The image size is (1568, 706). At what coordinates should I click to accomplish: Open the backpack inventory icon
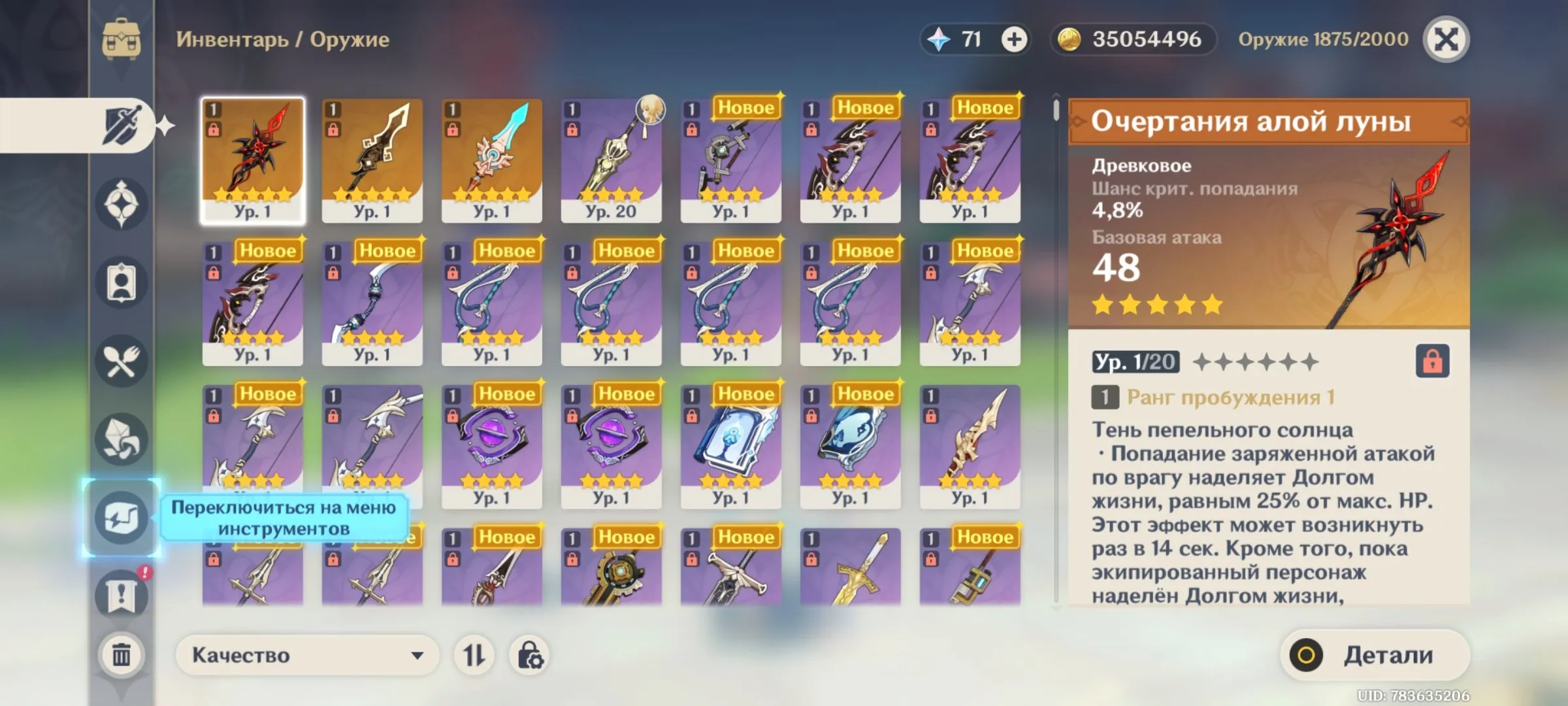121,39
